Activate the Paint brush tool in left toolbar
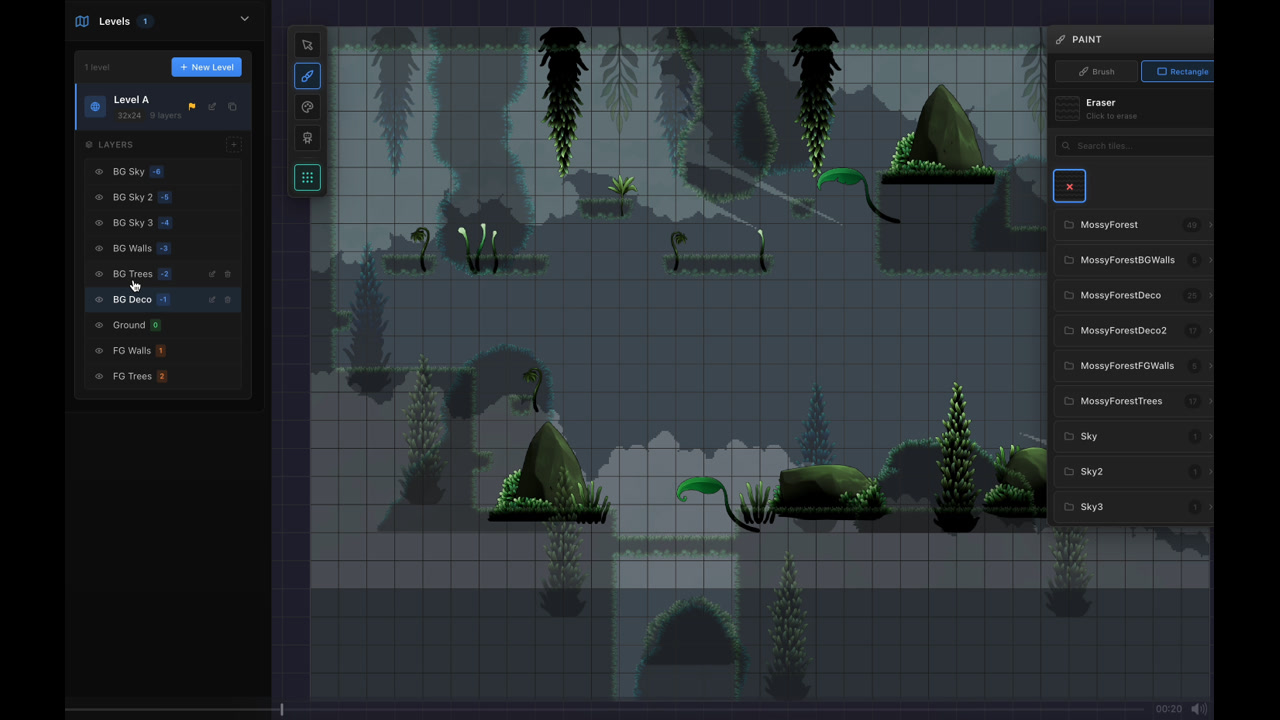This screenshot has height=720, width=1280. (x=307, y=75)
